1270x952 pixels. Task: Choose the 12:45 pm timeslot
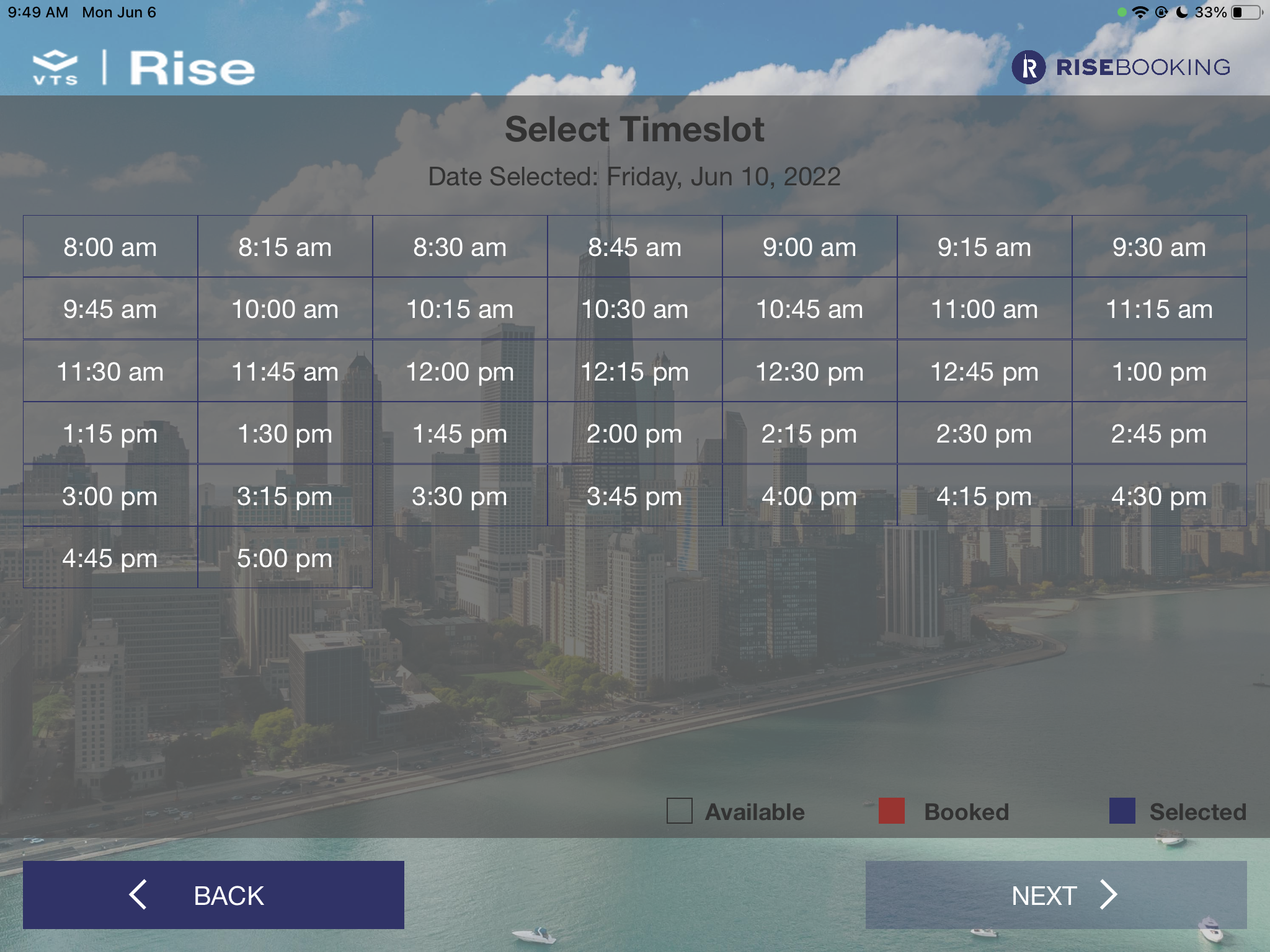[984, 371]
